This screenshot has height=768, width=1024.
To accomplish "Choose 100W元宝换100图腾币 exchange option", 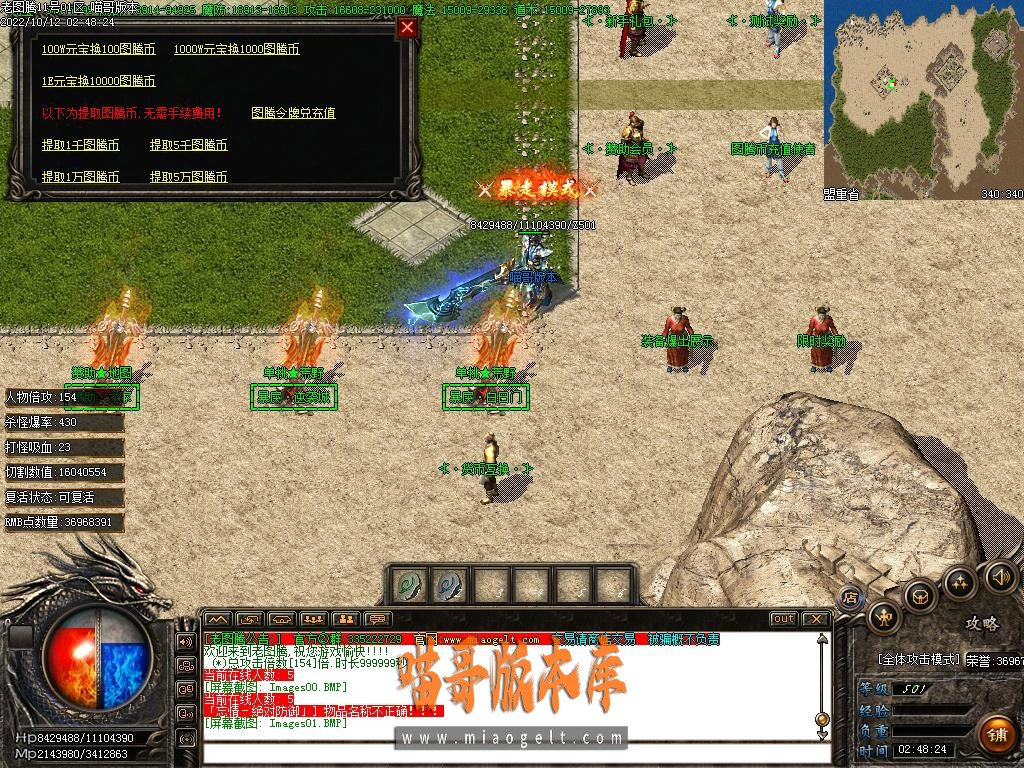I will pos(98,49).
